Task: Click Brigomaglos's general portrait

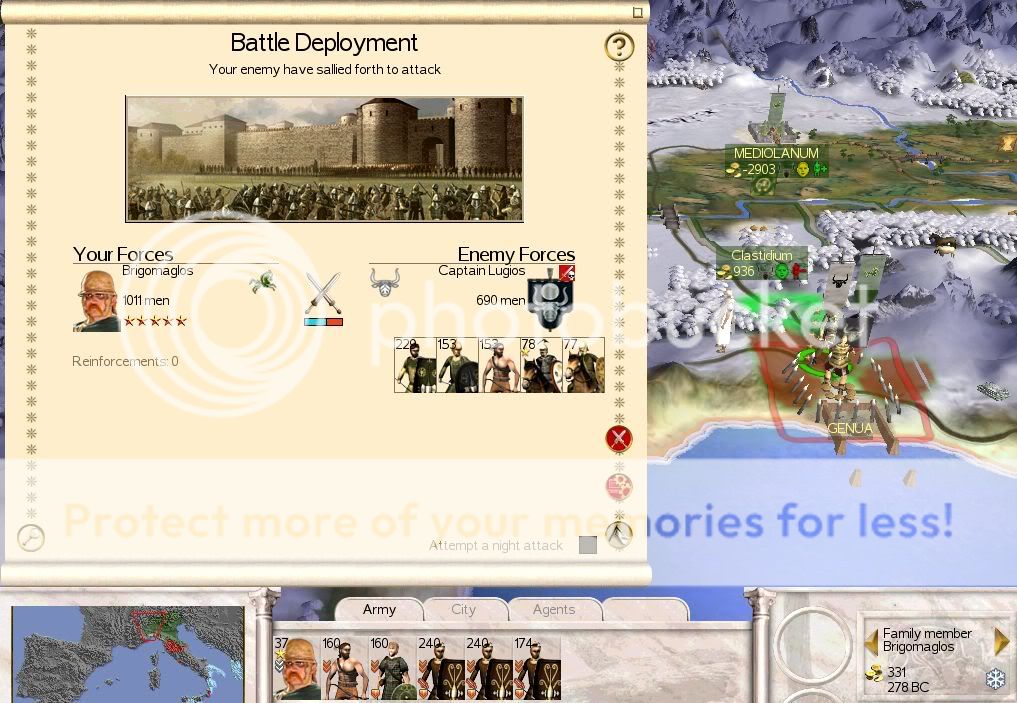Action: click(x=97, y=299)
